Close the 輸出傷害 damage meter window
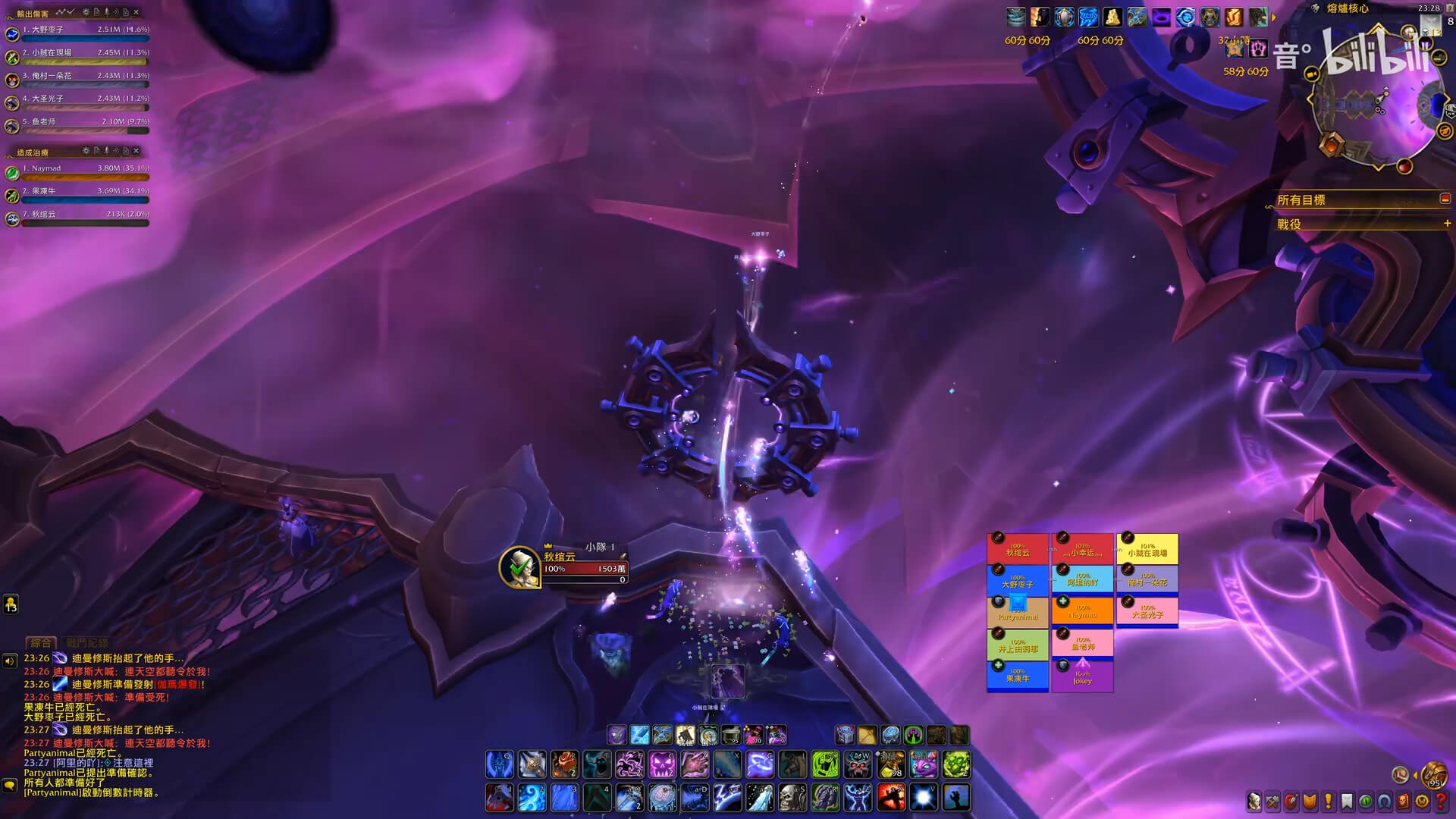1456x819 pixels. [136, 12]
